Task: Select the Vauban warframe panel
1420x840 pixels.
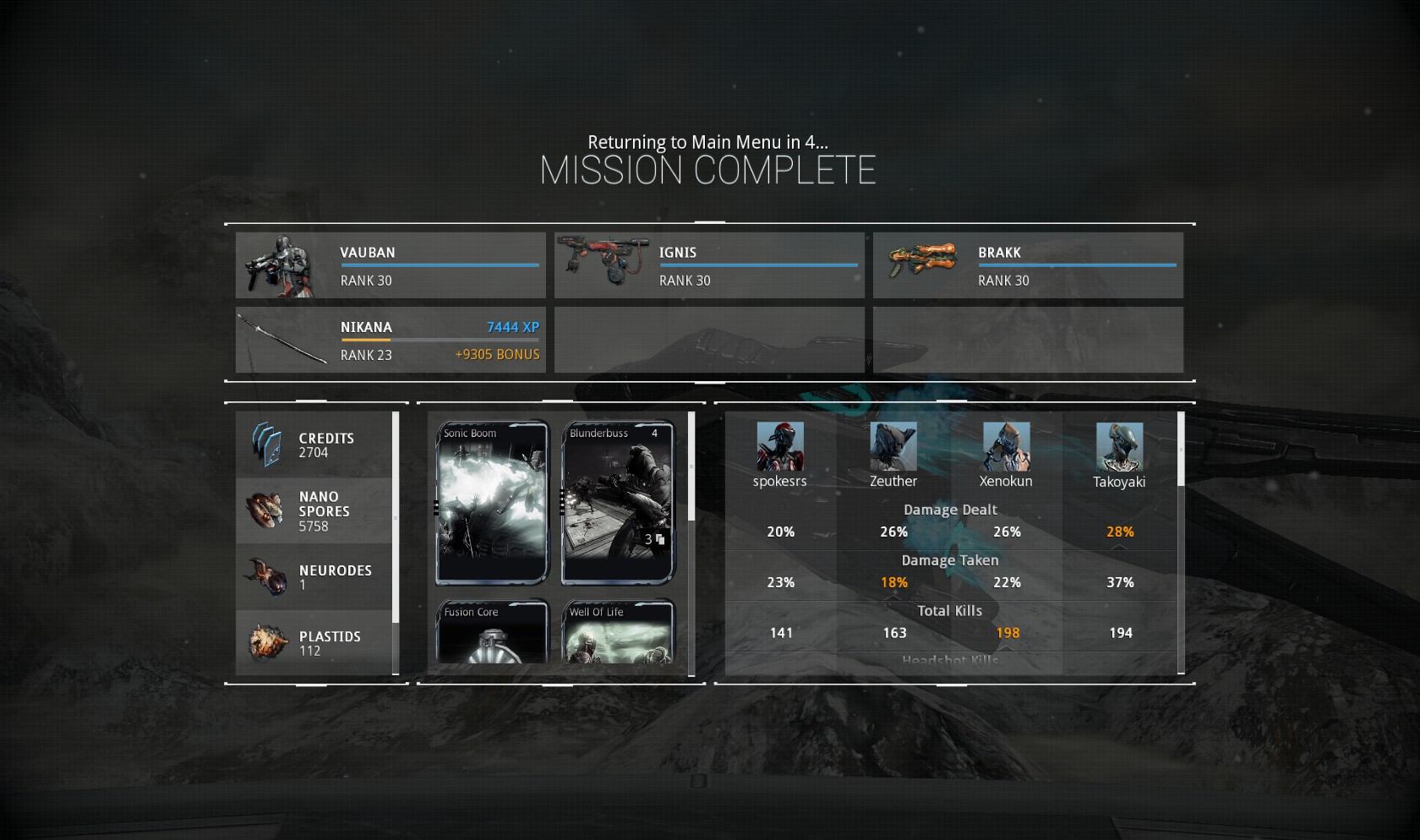Action: [390, 265]
